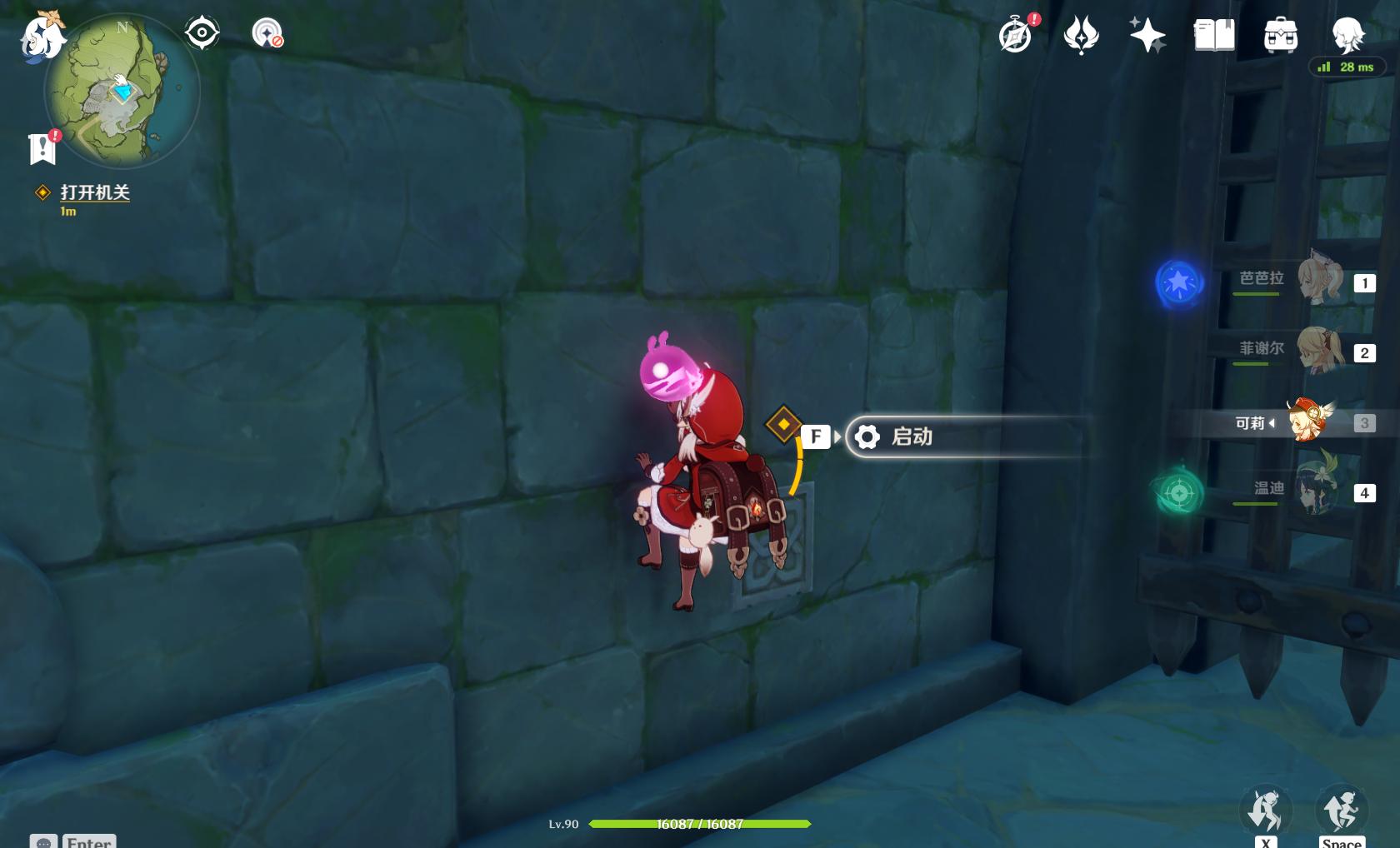Switch to party member 温迪

[1315, 491]
